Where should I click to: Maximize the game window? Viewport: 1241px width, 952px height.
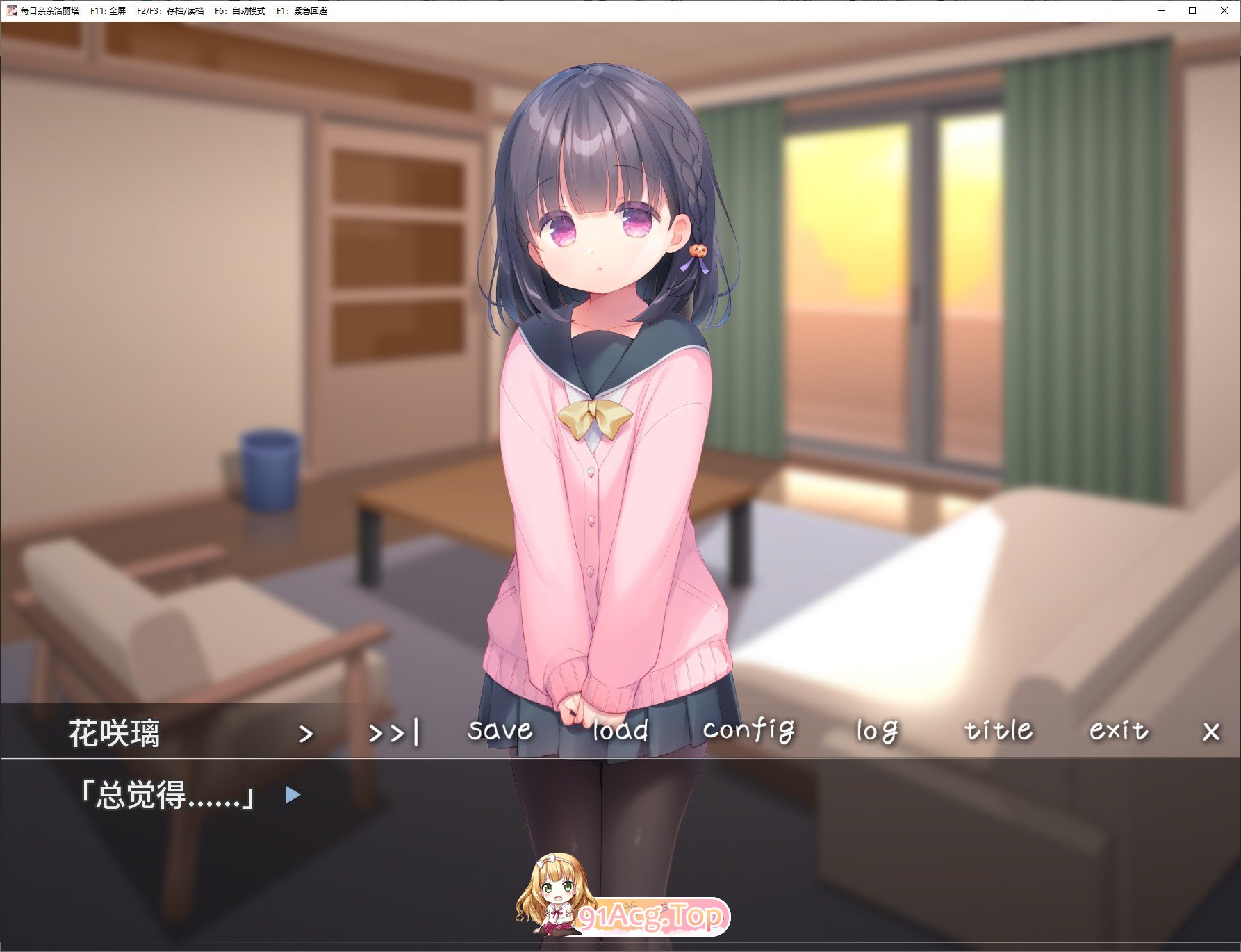1192,10
